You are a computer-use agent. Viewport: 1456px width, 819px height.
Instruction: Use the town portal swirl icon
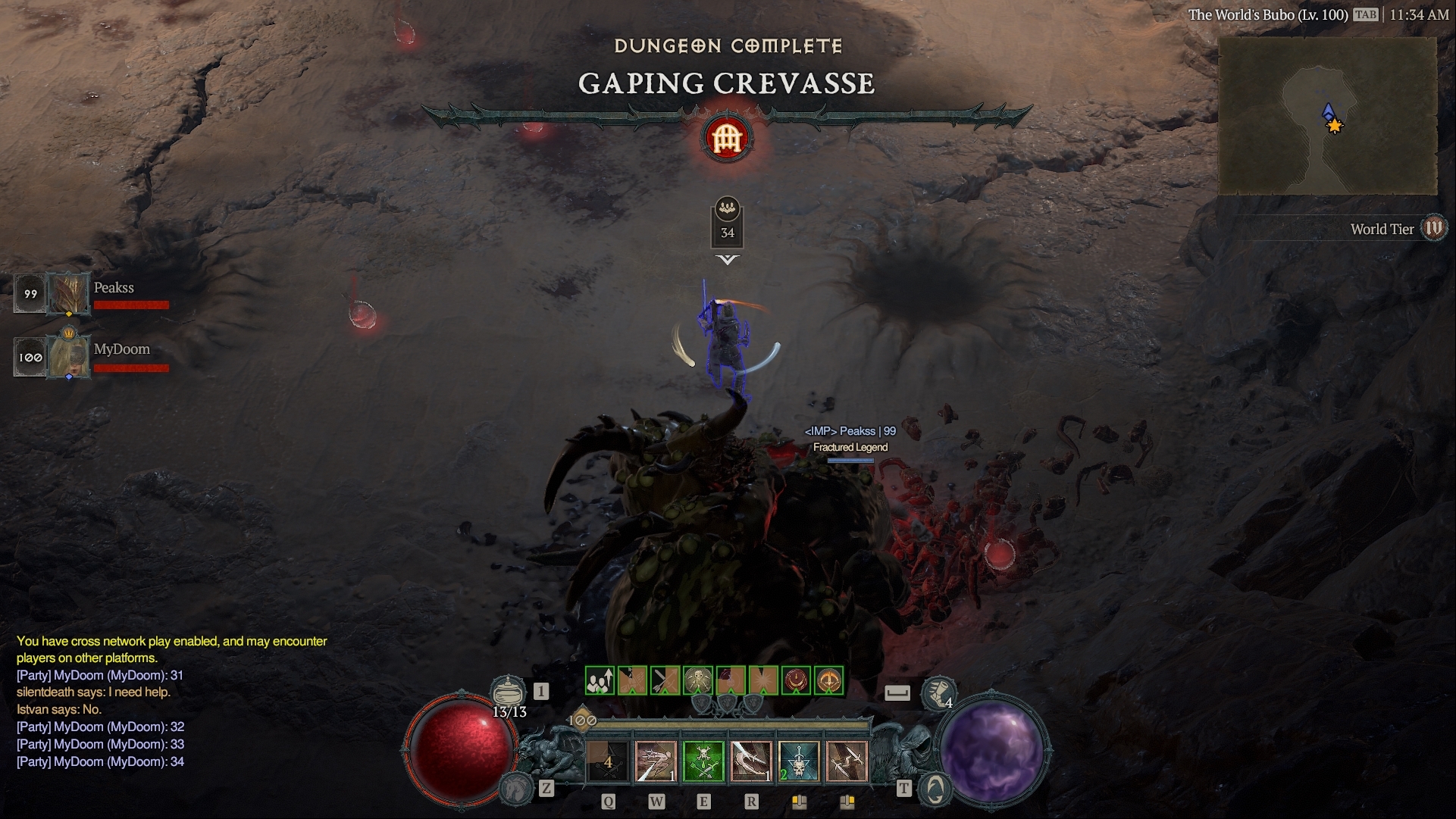click(x=935, y=789)
